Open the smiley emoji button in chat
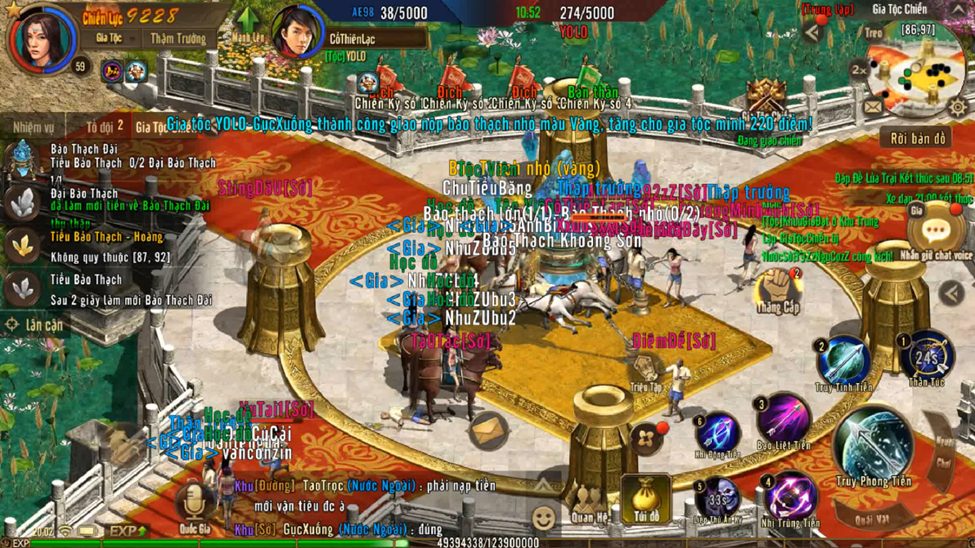Viewport: 975px width, 548px height. pos(543,518)
